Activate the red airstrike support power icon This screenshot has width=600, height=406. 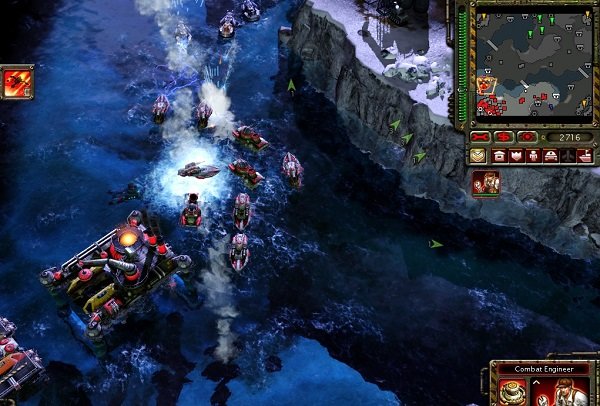point(17,82)
